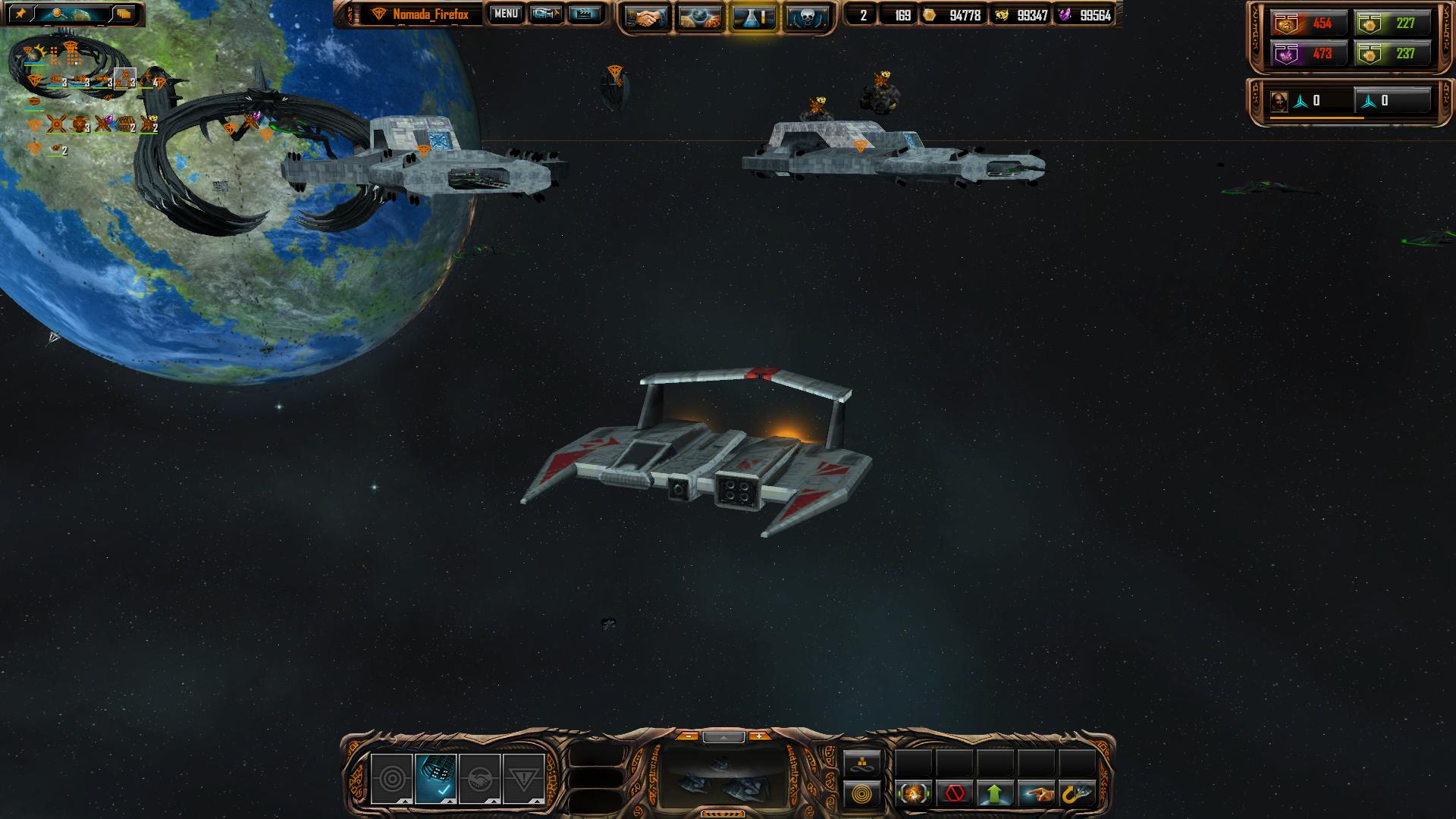The height and width of the screenshot is (819, 1456).
Task: Click the green up arrow command
Action: 995,795
